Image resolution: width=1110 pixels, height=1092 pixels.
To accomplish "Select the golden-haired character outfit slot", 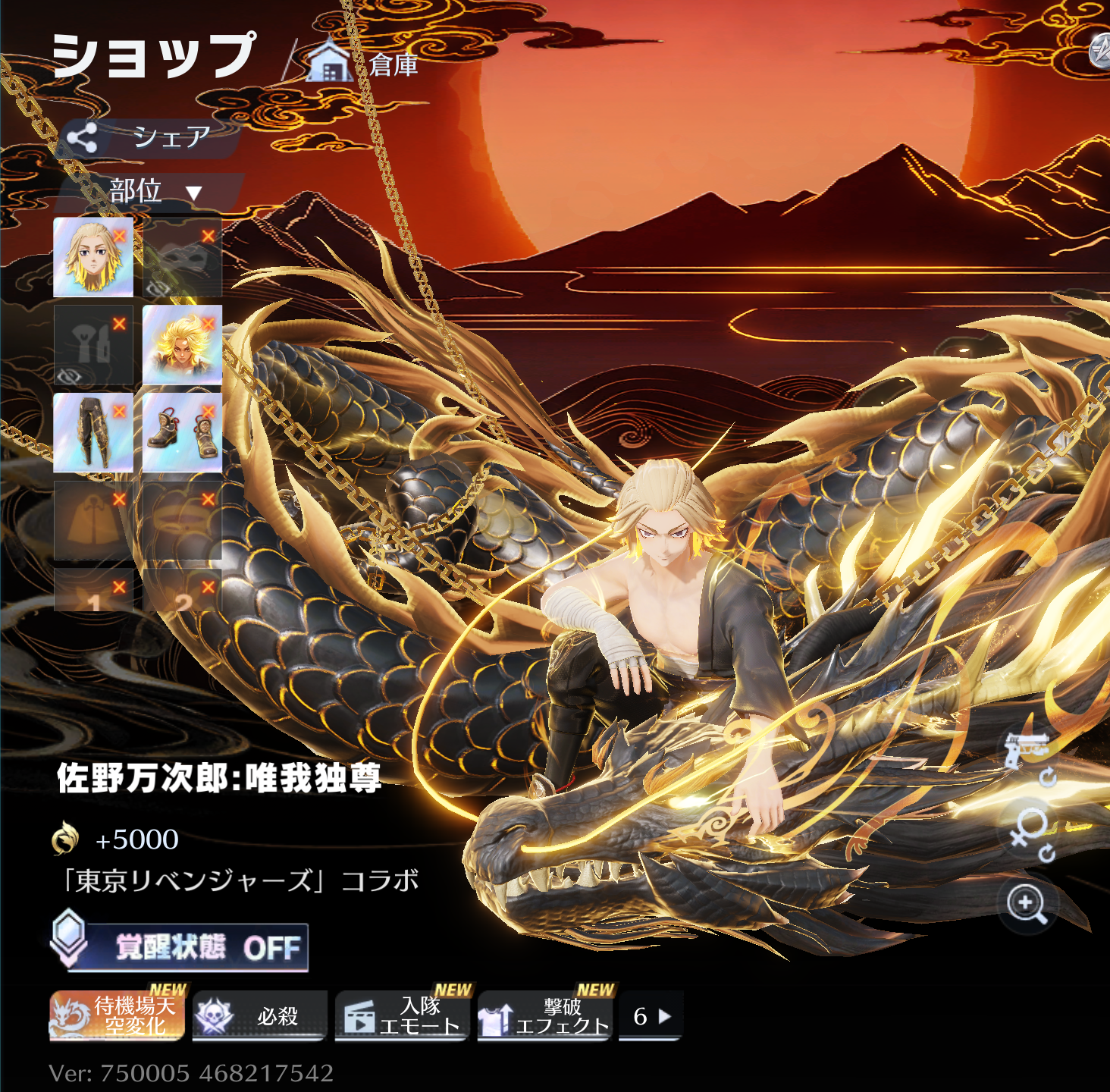I will [x=182, y=345].
